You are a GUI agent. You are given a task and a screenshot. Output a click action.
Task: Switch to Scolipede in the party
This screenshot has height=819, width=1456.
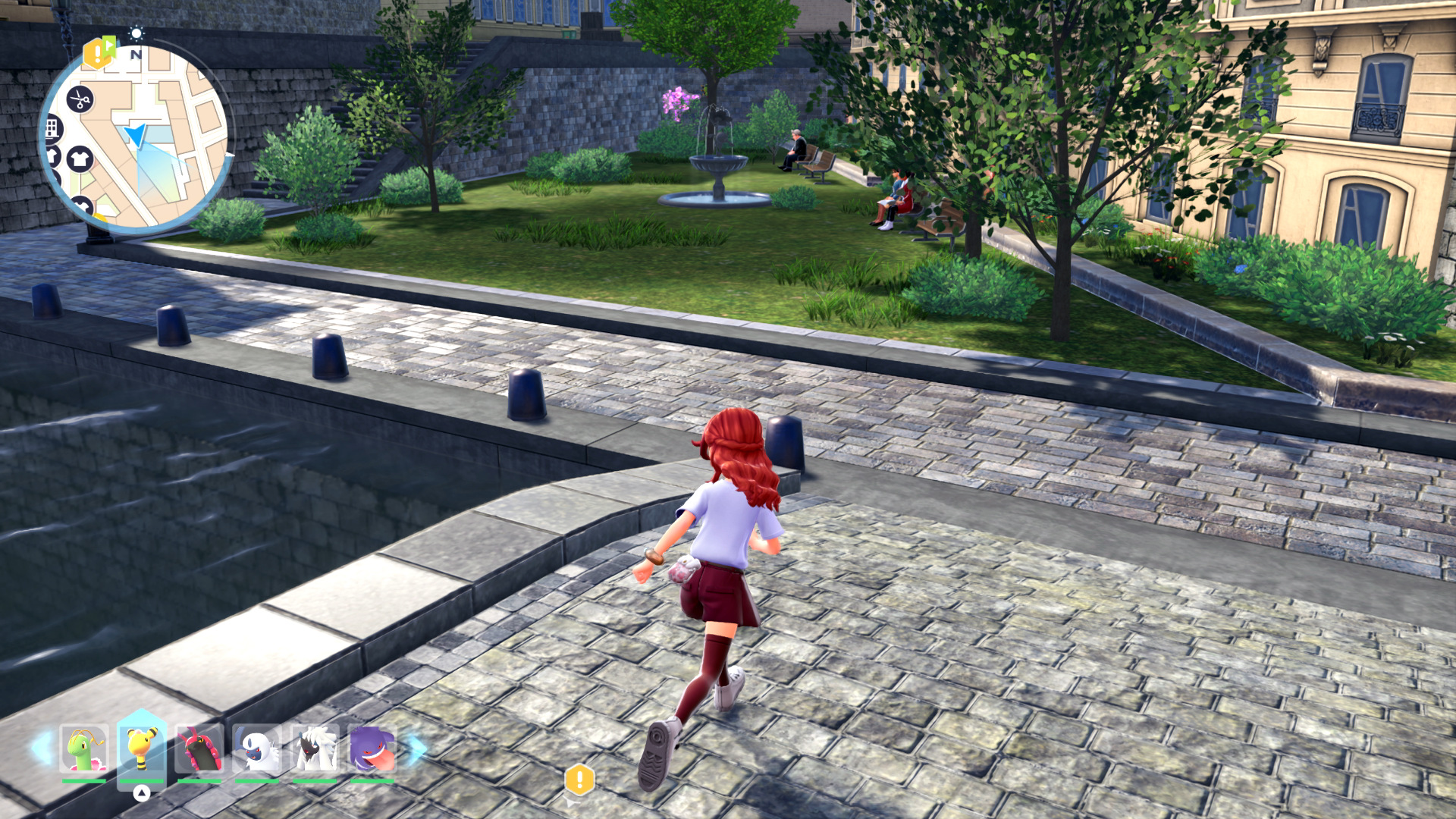pos(199,749)
